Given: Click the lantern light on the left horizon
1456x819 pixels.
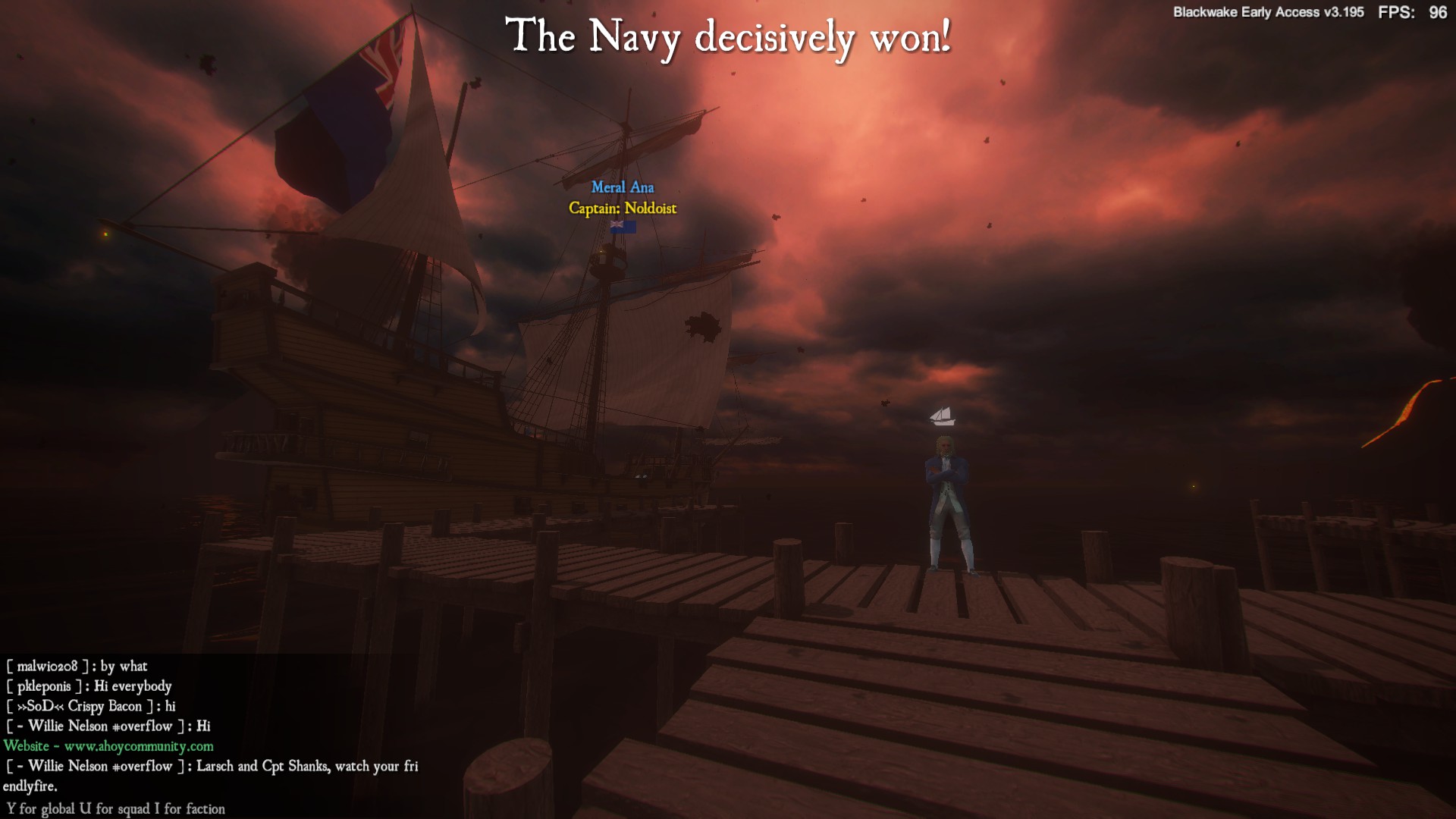Looking at the screenshot, I should (x=105, y=233).
